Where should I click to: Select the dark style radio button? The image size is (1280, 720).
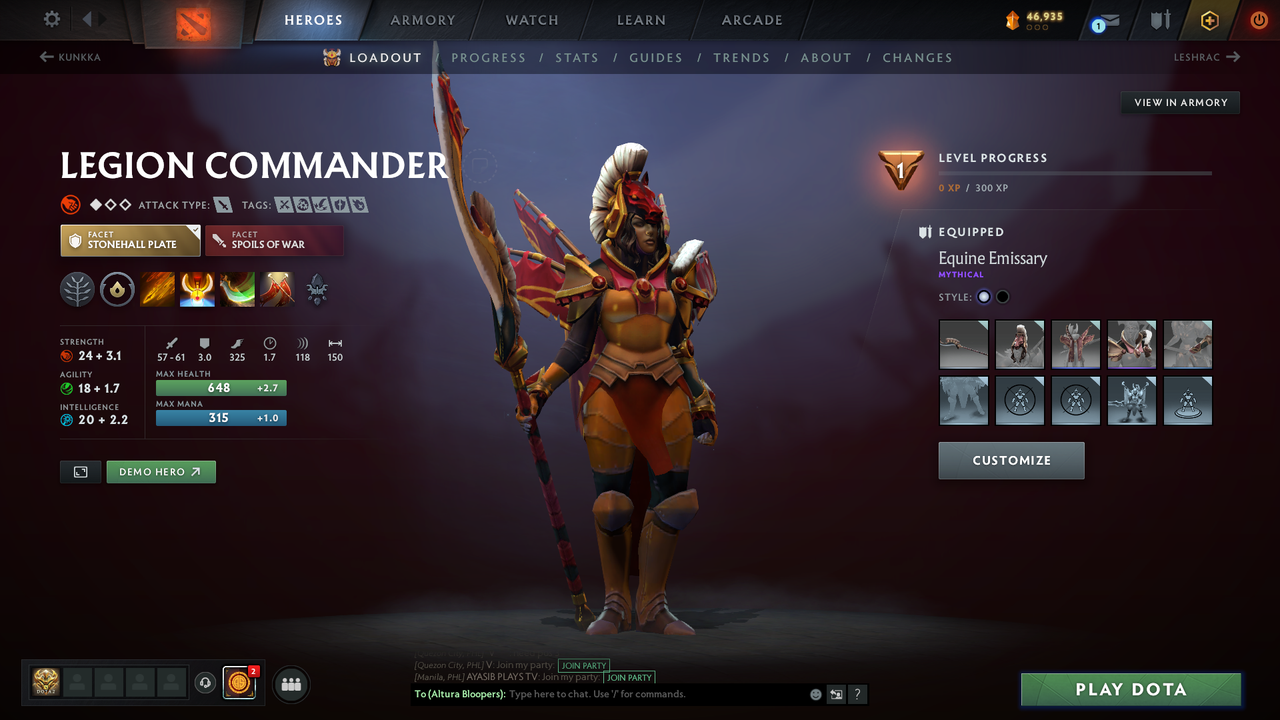1001,296
